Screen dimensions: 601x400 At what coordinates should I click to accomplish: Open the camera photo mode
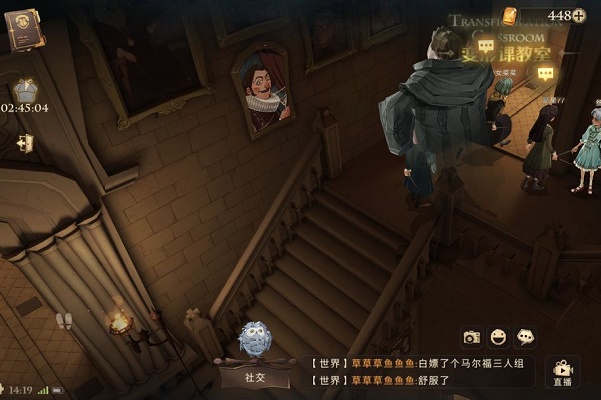pyautogui.click(x=472, y=338)
